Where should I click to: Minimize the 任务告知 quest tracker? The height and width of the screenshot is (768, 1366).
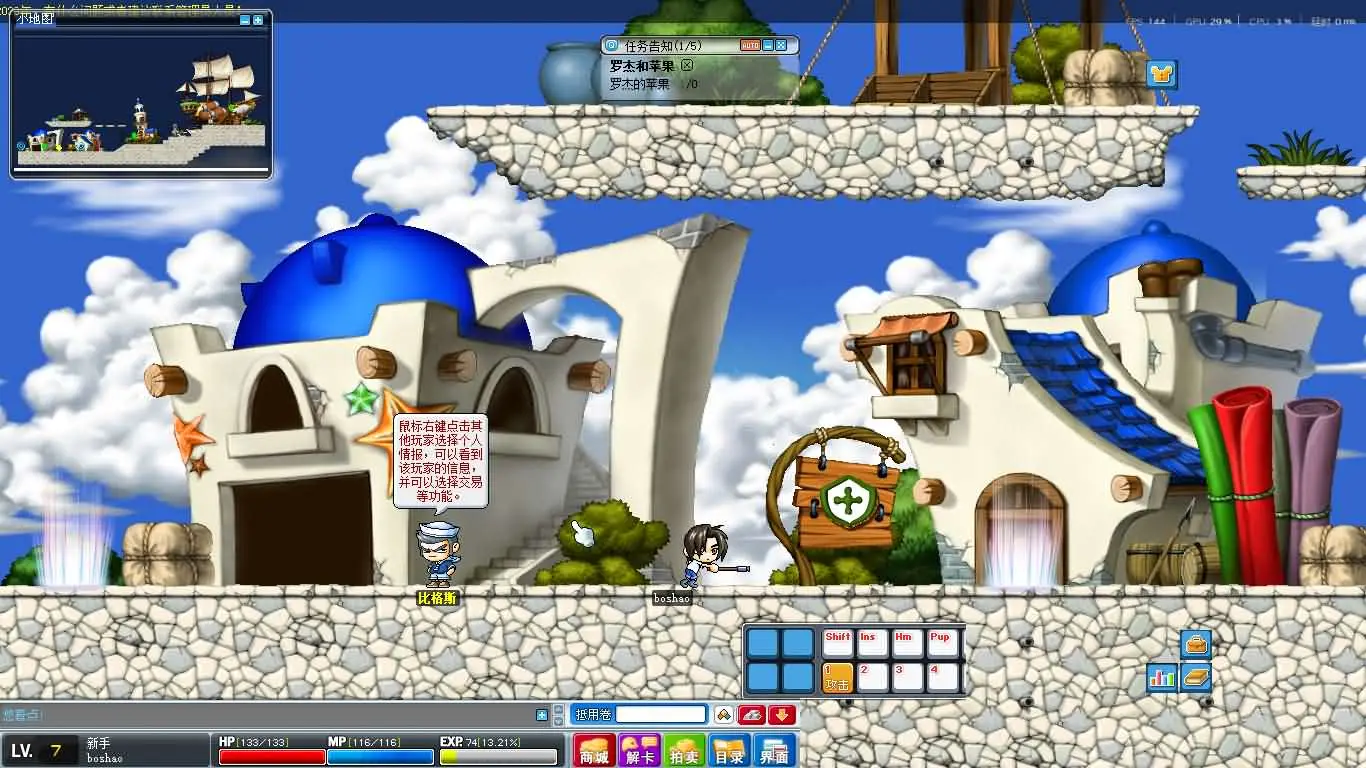[x=768, y=45]
